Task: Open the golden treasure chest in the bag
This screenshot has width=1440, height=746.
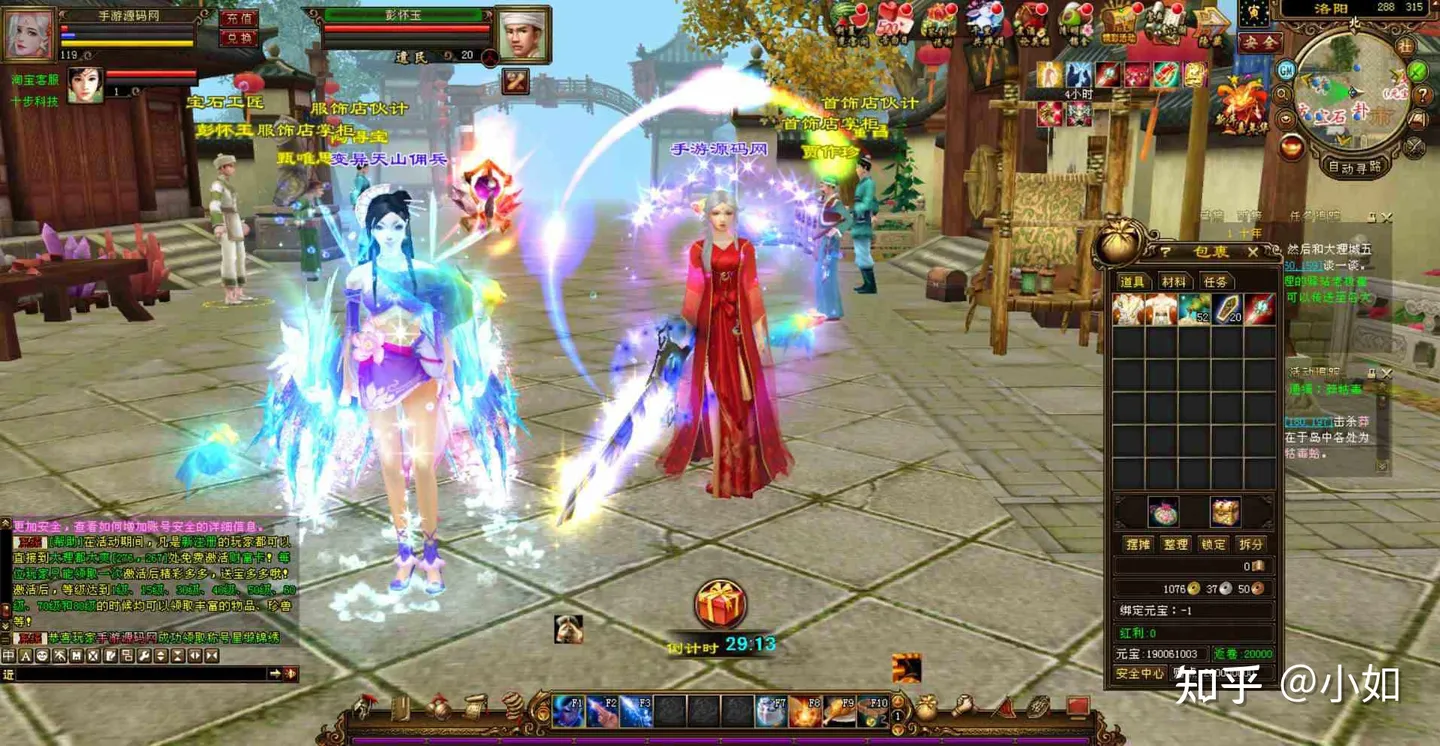Action: [1225, 512]
